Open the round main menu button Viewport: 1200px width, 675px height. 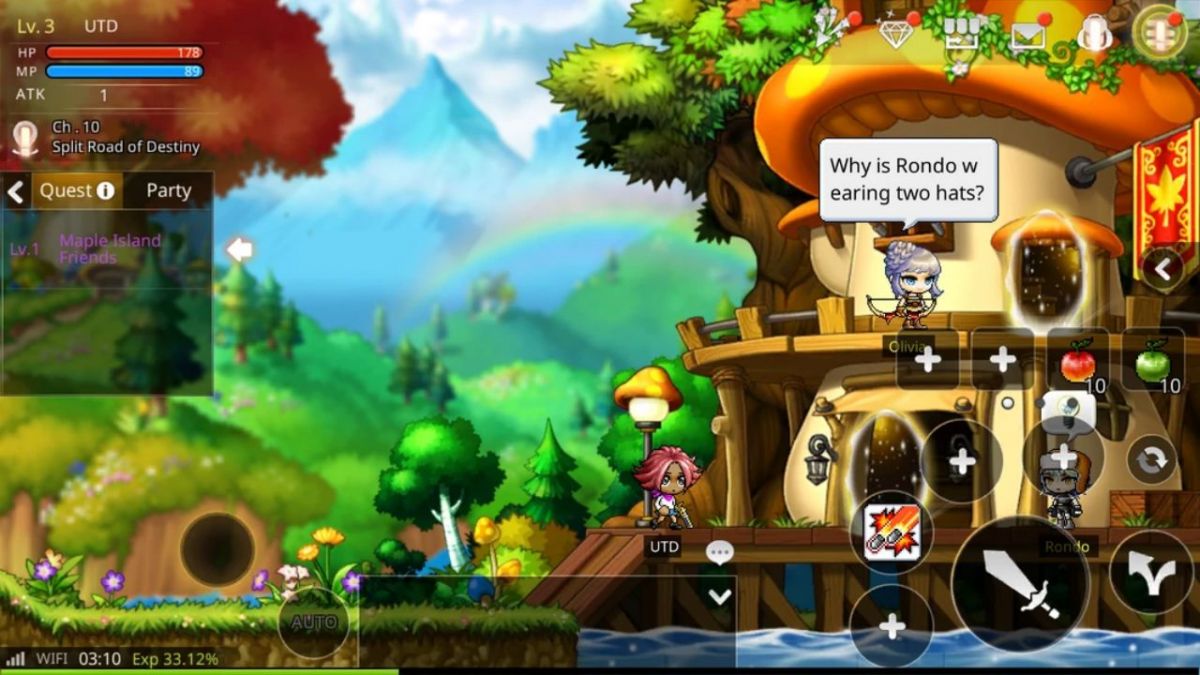click(x=1161, y=33)
